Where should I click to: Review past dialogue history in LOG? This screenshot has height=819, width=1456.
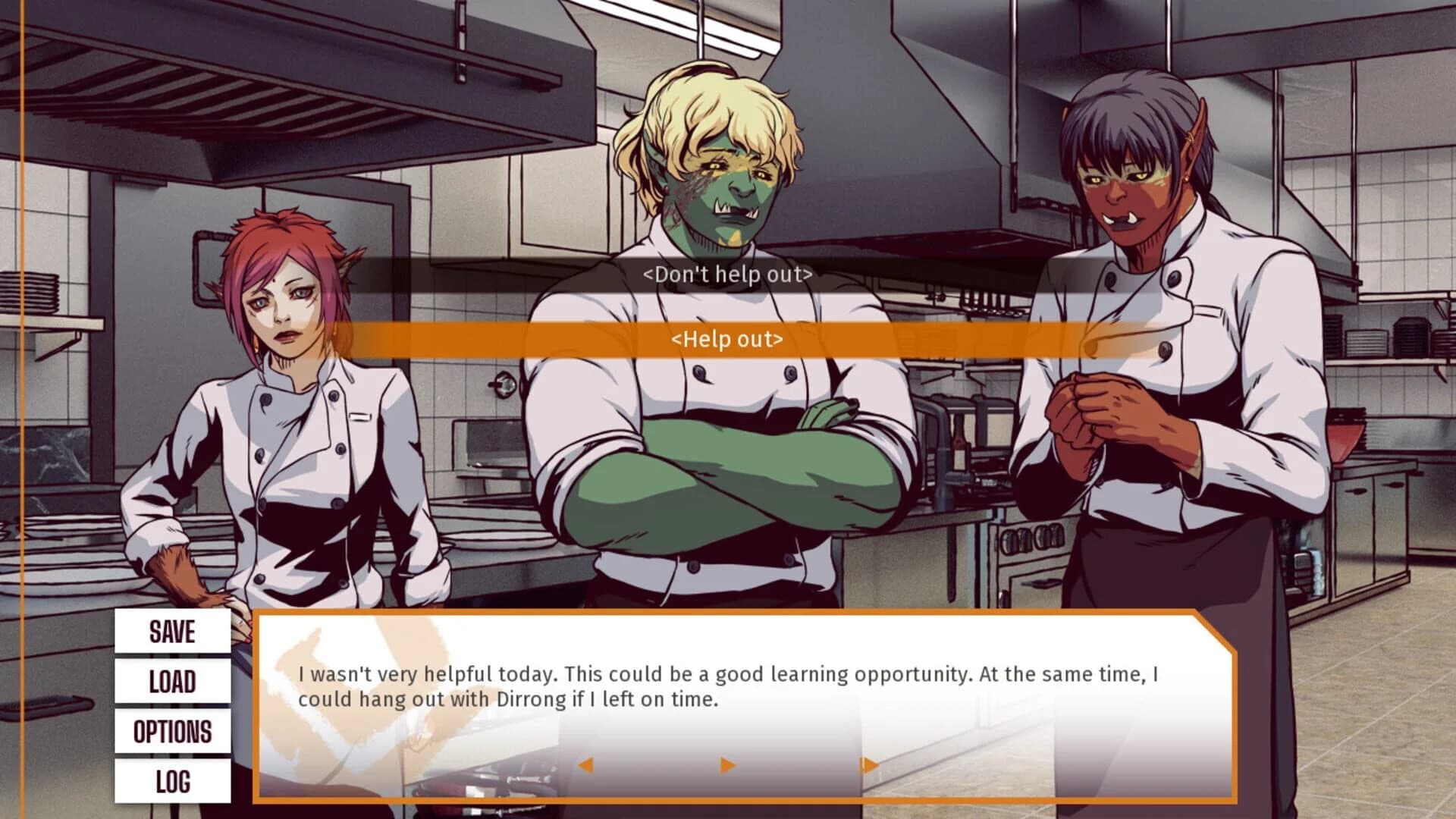tap(172, 781)
